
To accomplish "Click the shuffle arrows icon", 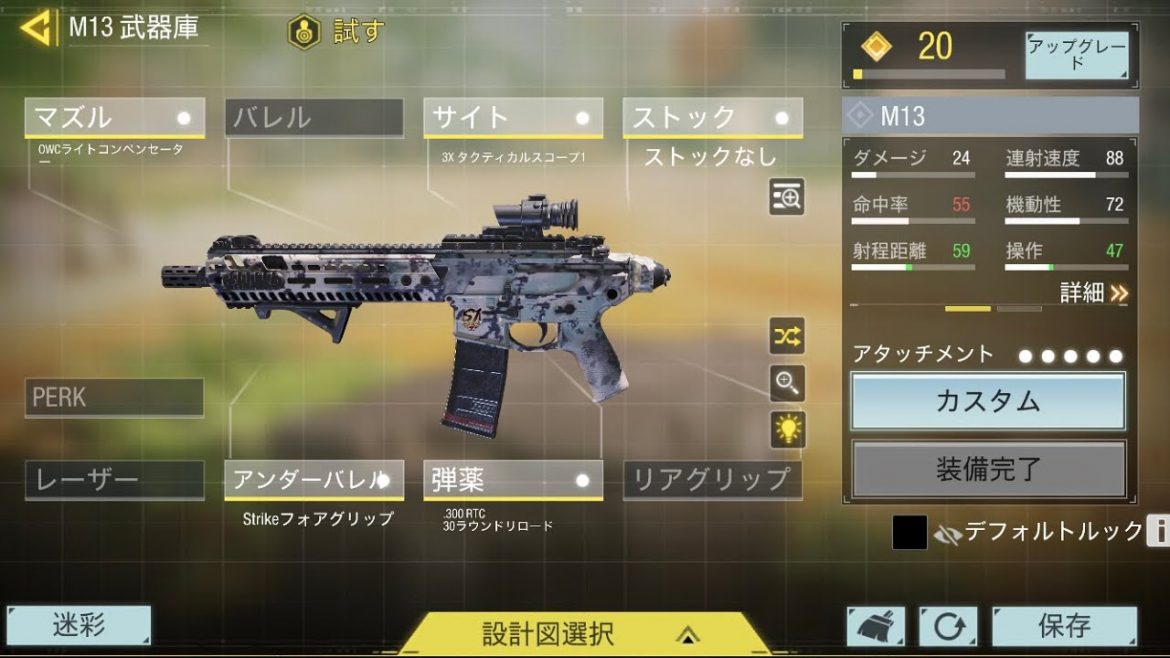I will click(787, 336).
